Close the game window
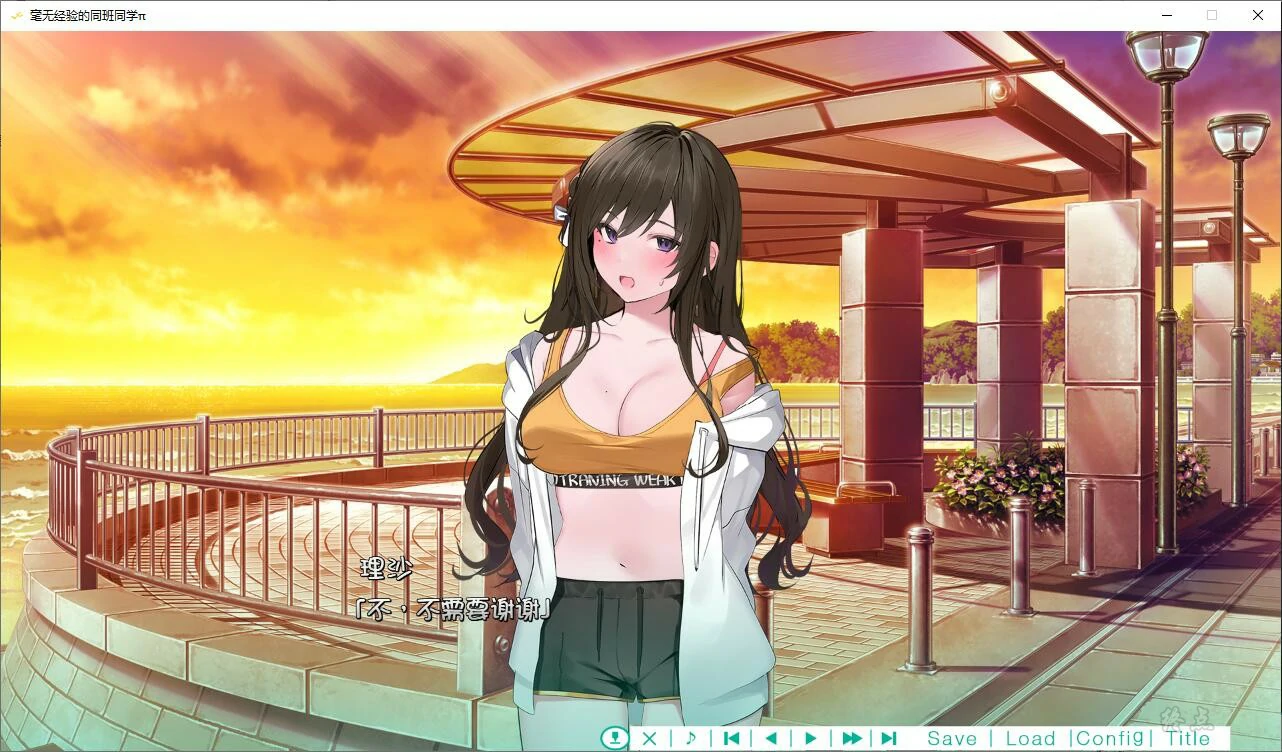 click(1257, 15)
